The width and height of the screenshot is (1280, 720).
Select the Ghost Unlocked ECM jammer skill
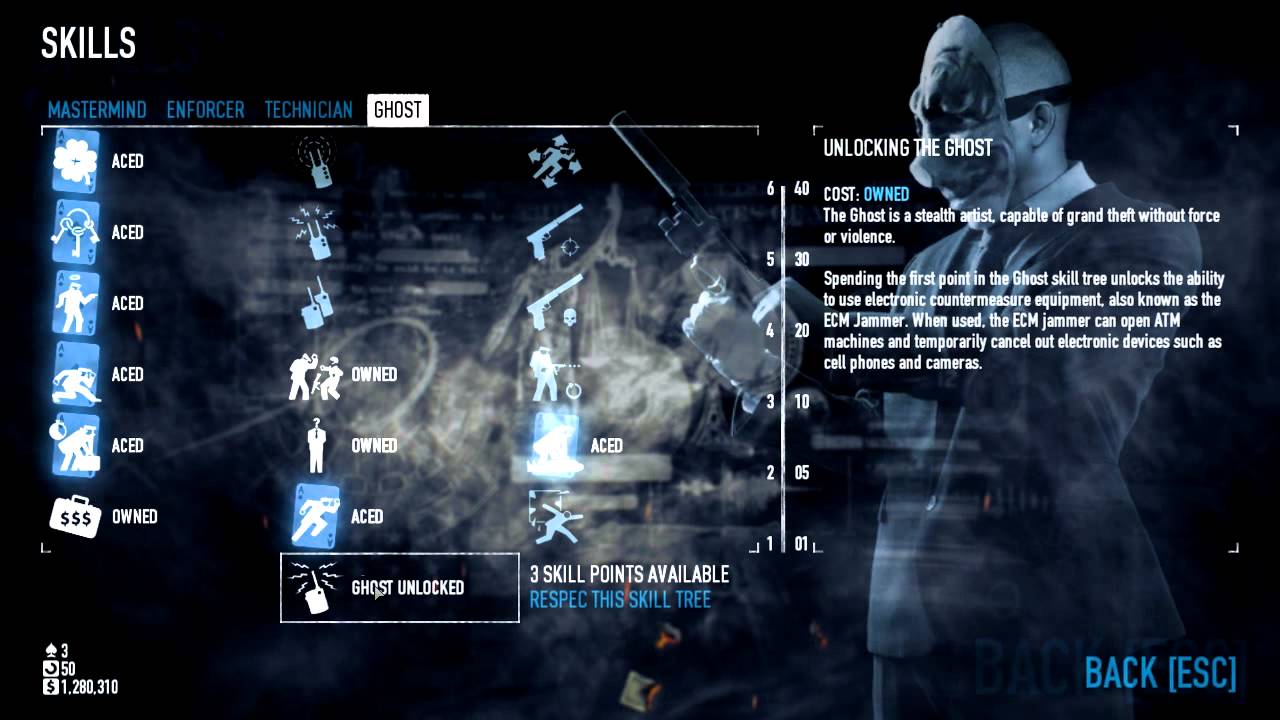(399, 588)
